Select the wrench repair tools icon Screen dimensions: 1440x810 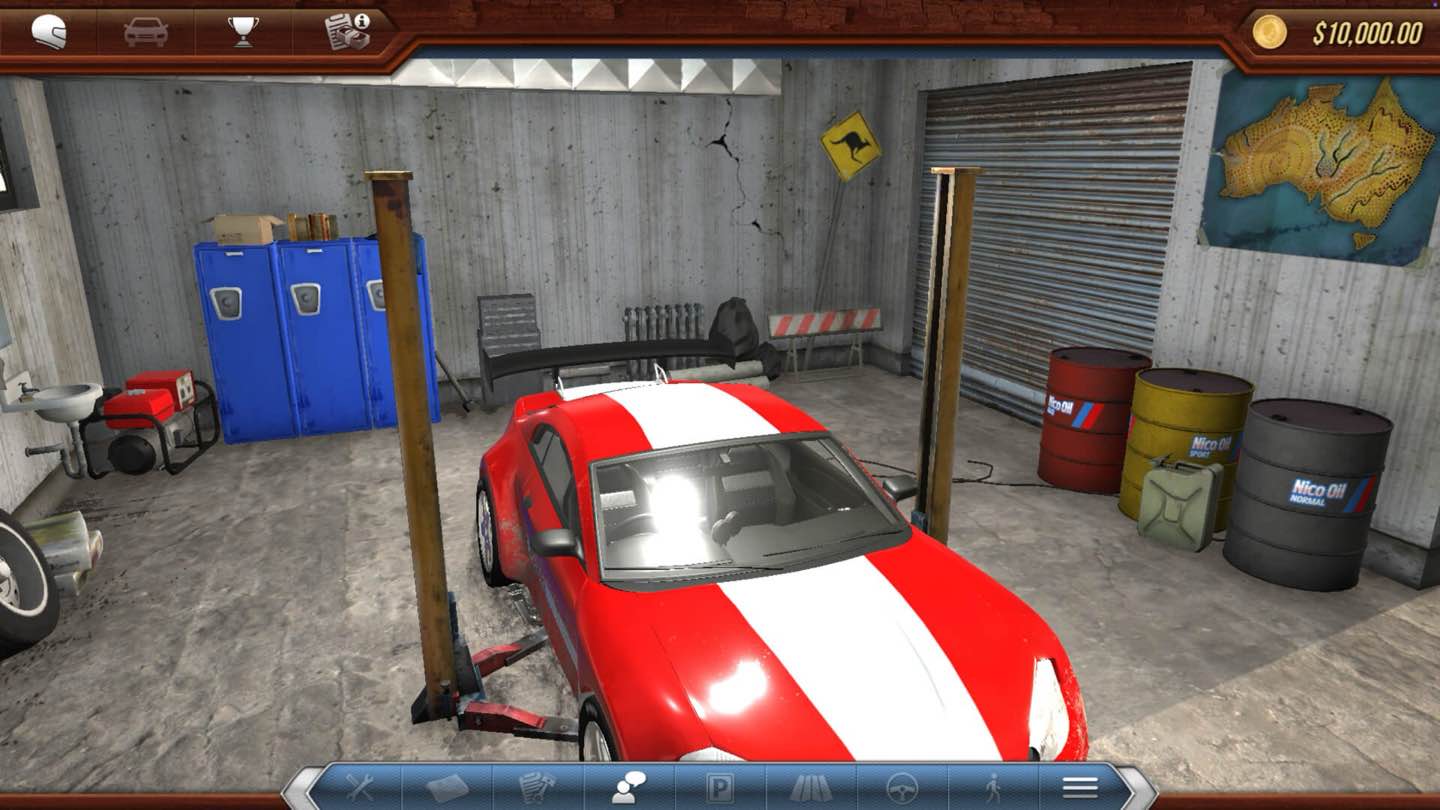[x=358, y=787]
